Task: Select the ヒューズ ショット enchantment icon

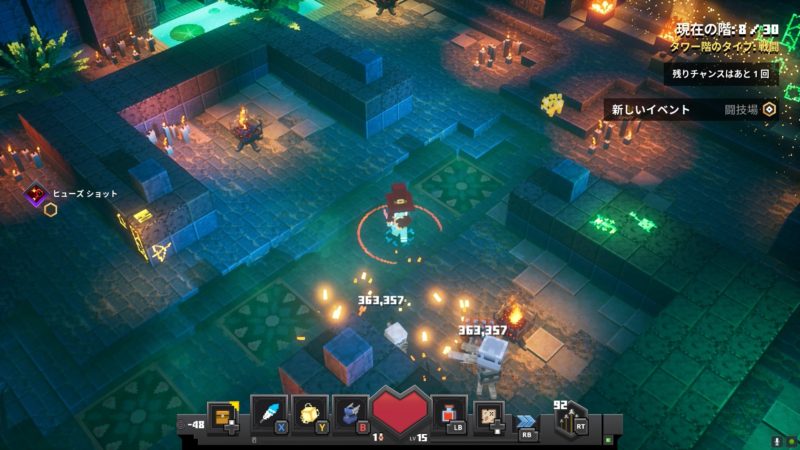Action: [x=38, y=194]
